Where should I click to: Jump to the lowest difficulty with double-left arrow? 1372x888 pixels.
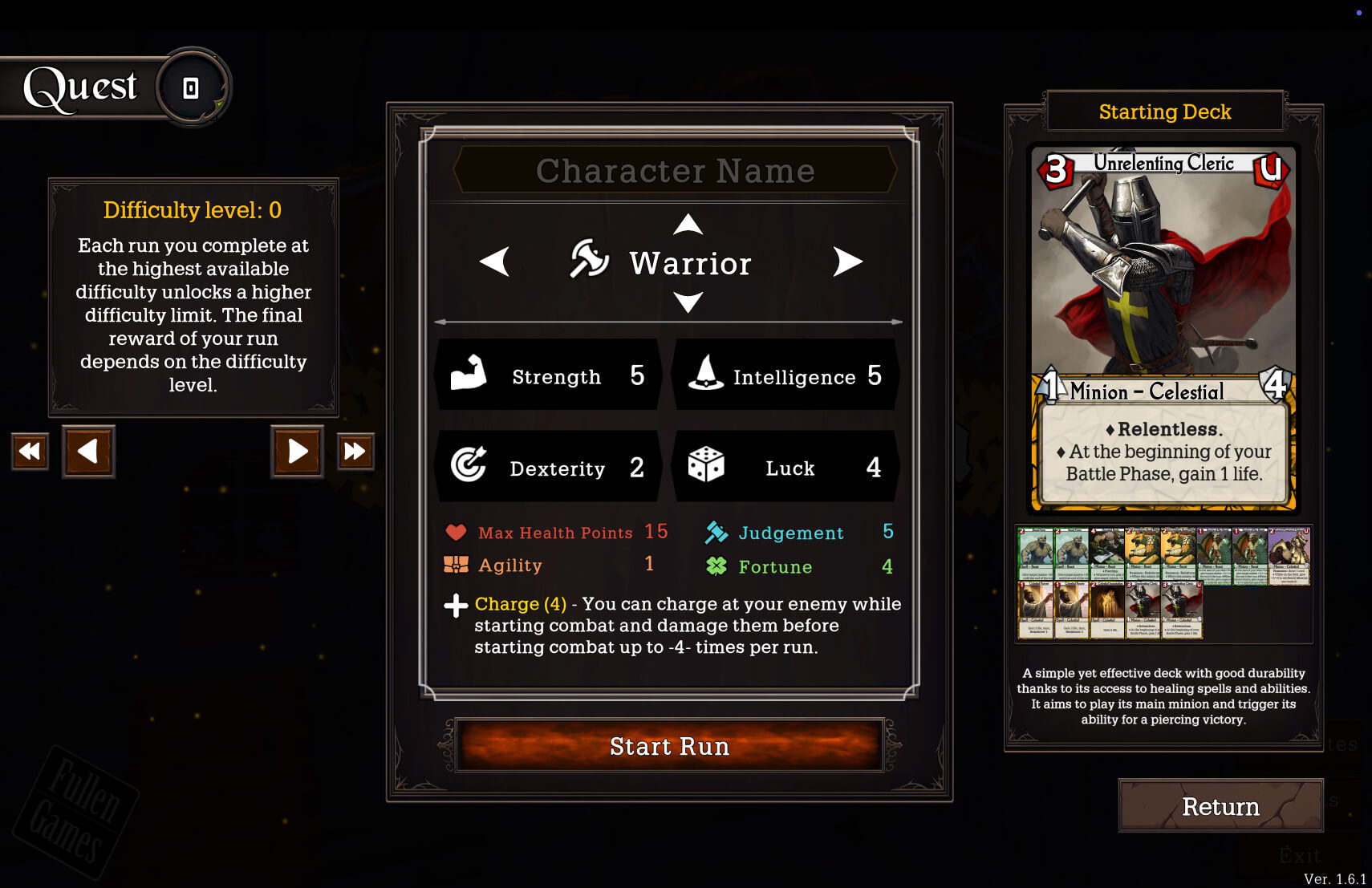[x=30, y=451]
